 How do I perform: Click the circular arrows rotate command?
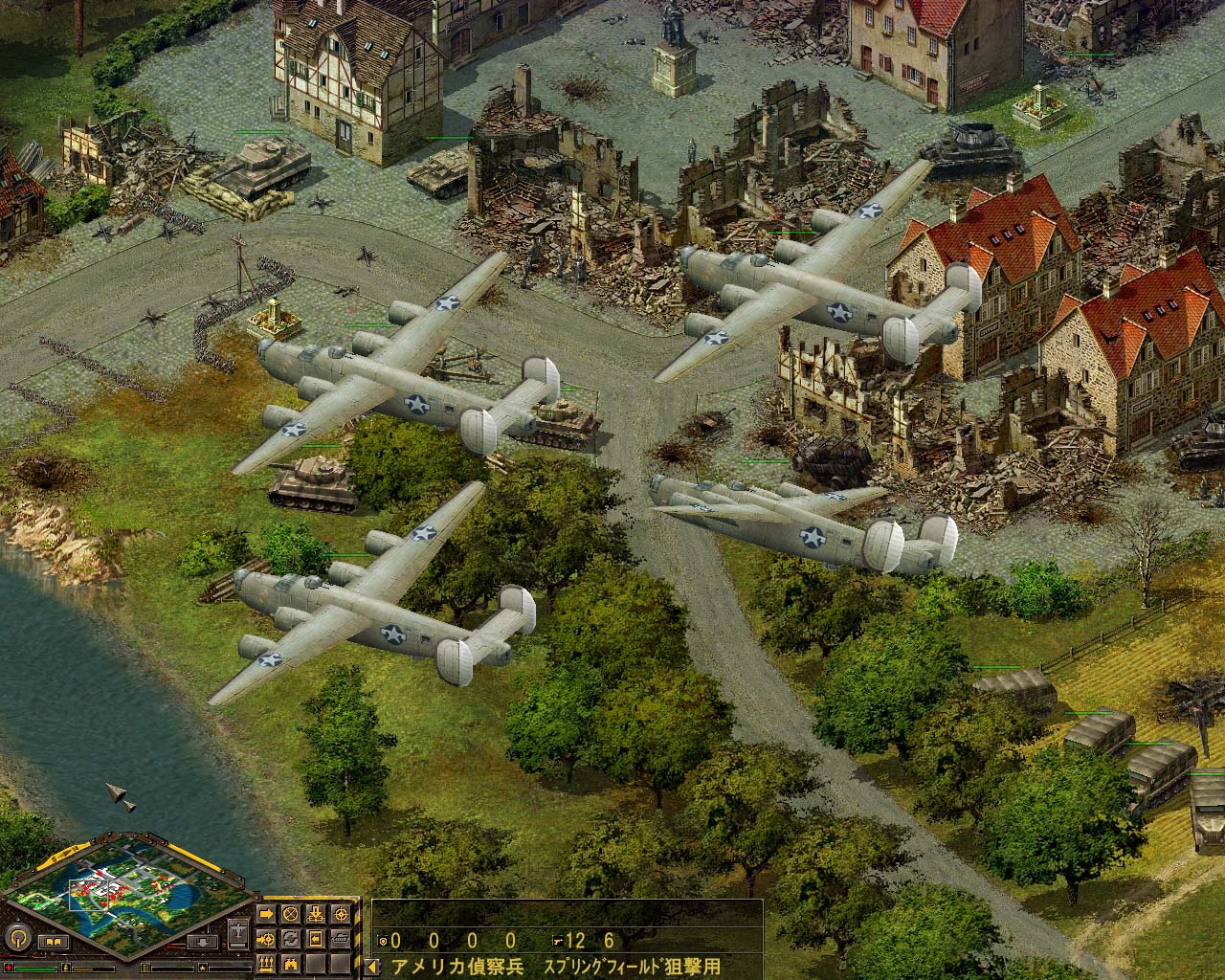290,938
